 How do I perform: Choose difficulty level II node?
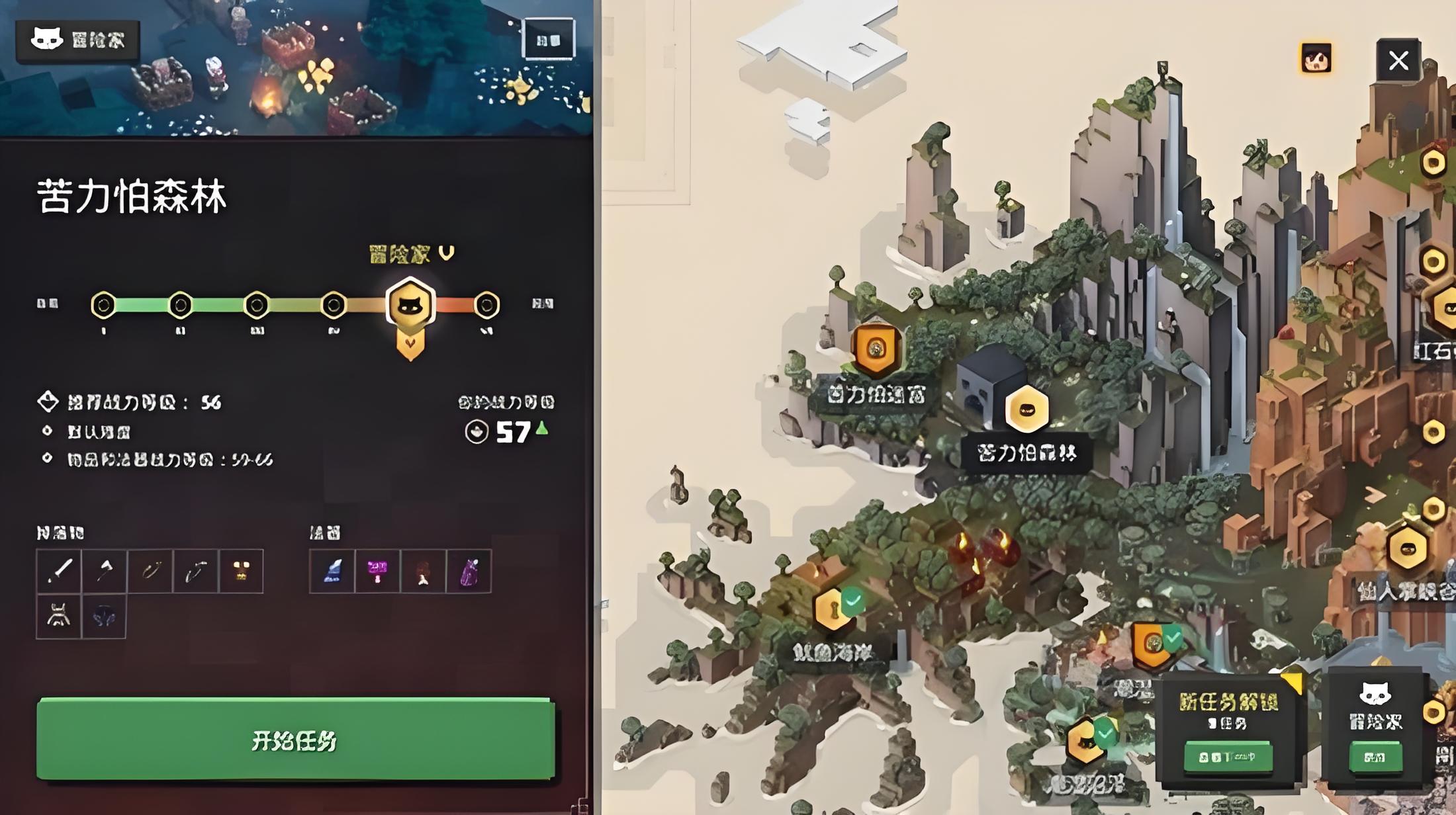[180, 305]
